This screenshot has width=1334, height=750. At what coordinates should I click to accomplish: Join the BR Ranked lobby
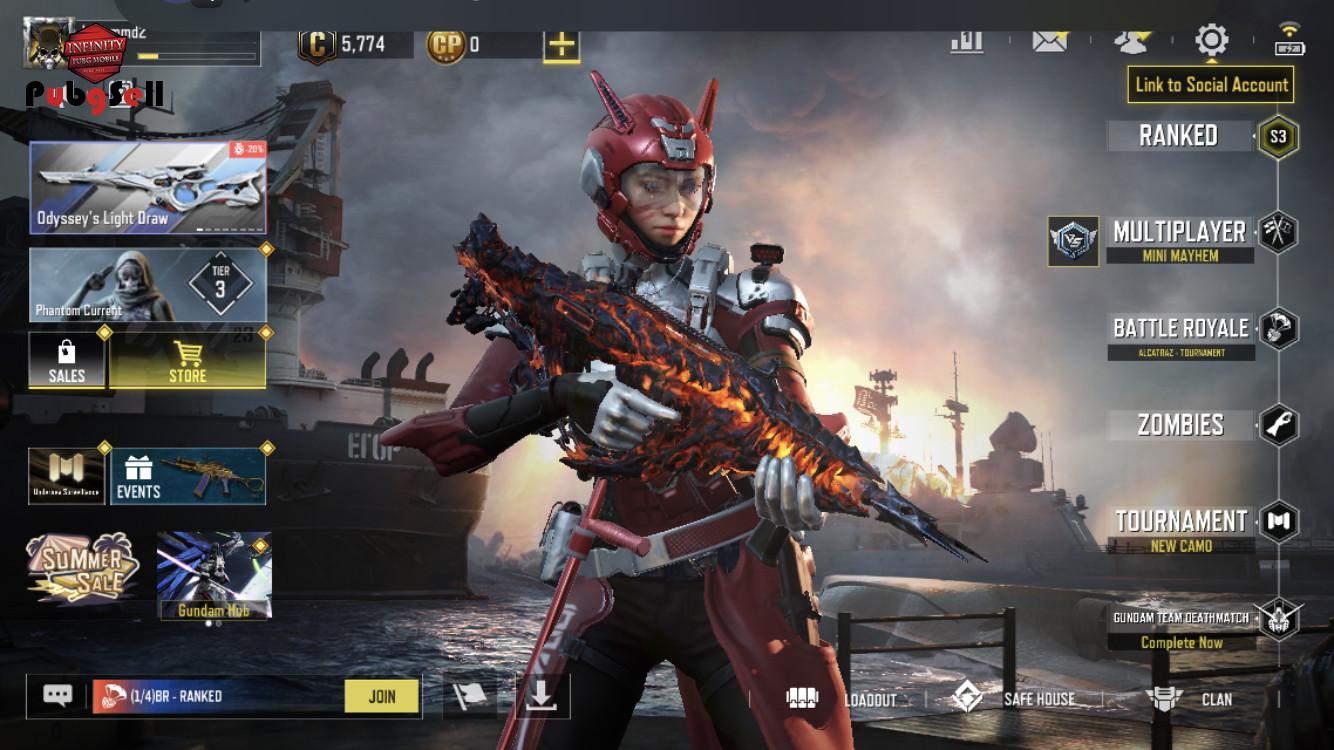point(381,697)
